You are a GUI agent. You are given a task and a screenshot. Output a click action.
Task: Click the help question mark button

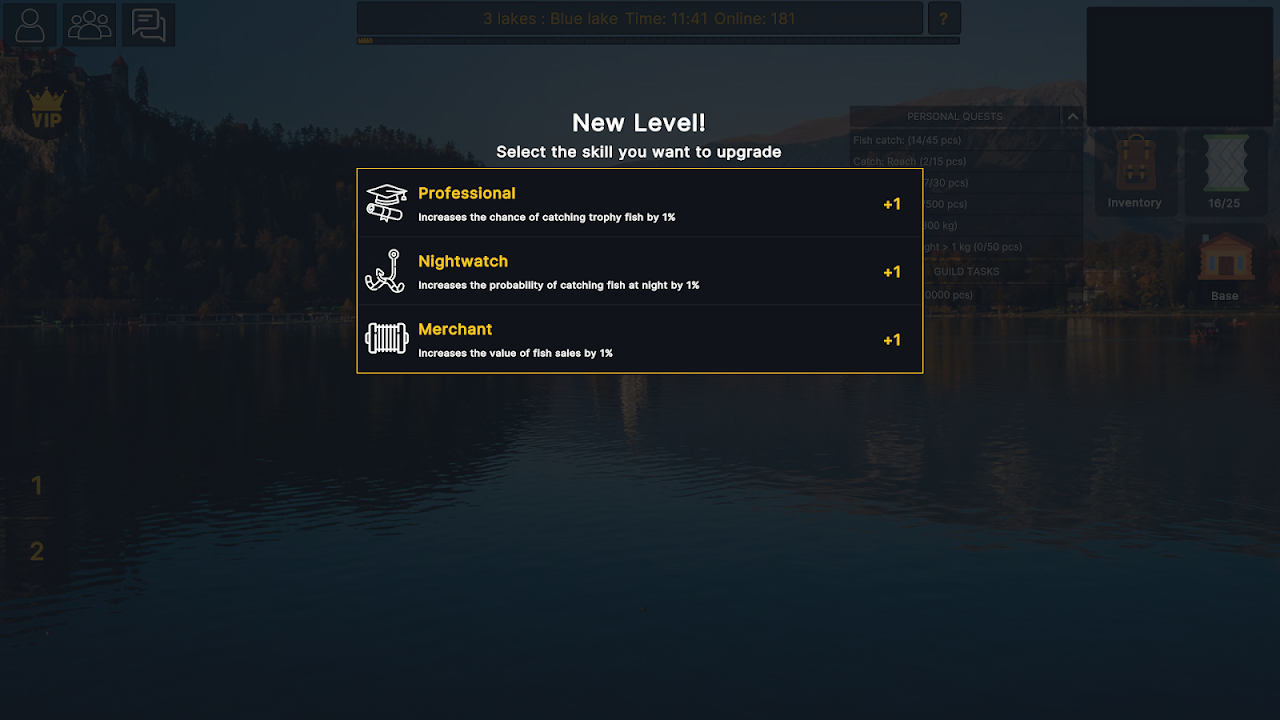pyautogui.click(x=944, y=18)
